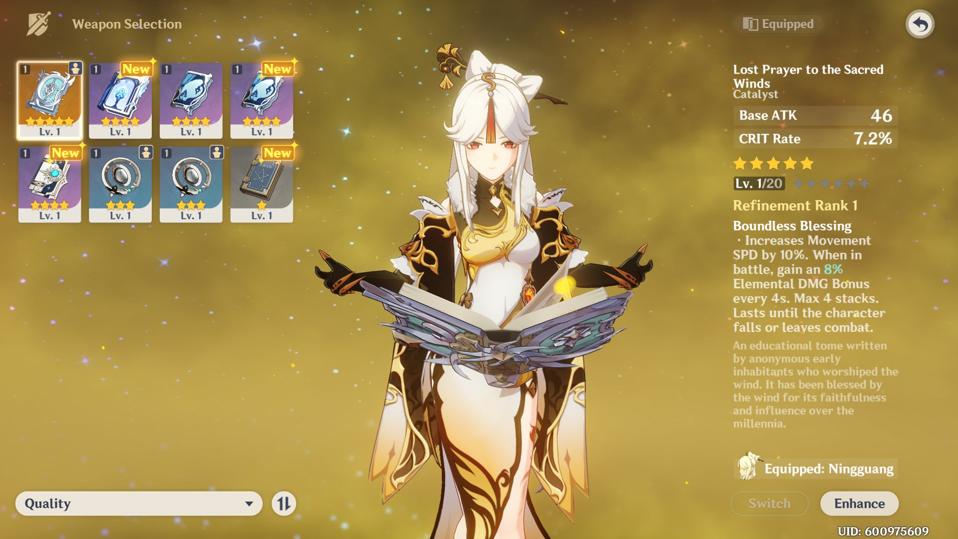Image resolution: width=958 pixels, height=539 pixels.
Task: Pick the one-star Apprentice's Notes book
Action: (261, 183)
